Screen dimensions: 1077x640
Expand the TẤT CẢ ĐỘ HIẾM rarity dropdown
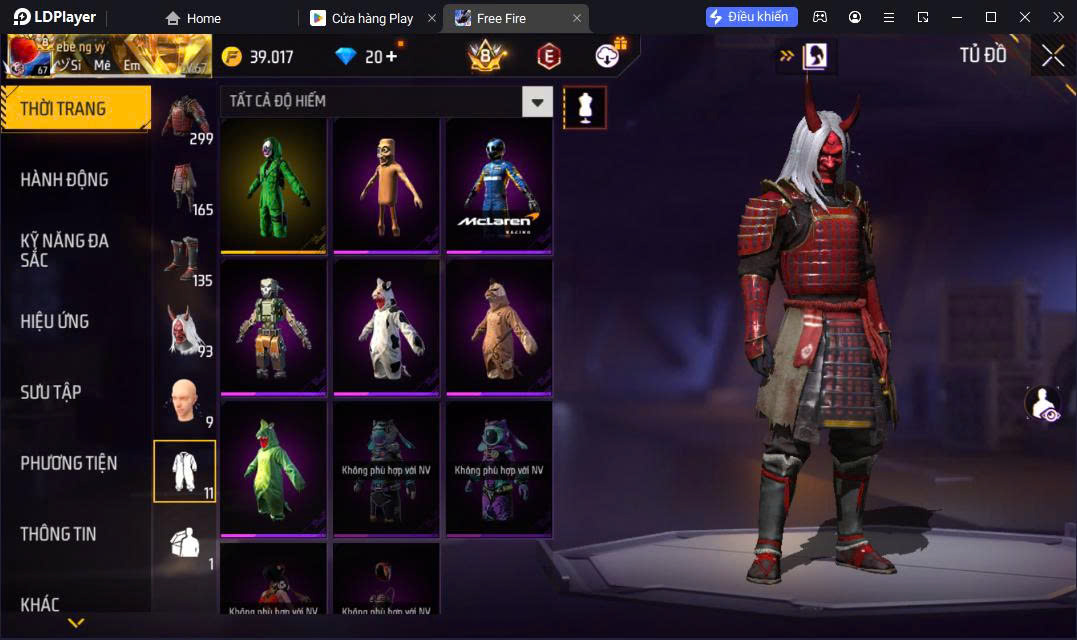coord(537,101)
